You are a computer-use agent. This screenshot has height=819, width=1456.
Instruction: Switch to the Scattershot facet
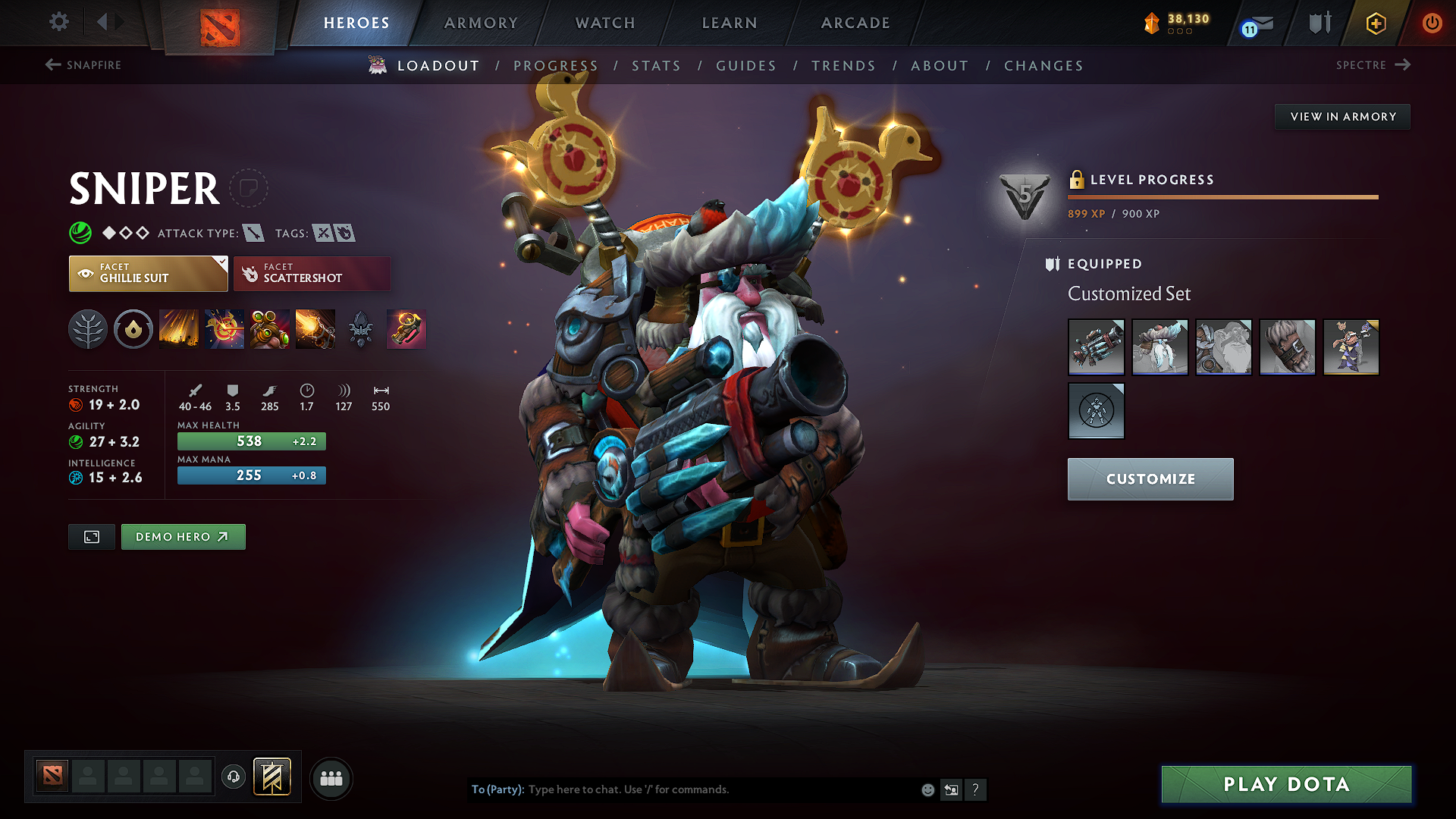[x=312, y=273]
